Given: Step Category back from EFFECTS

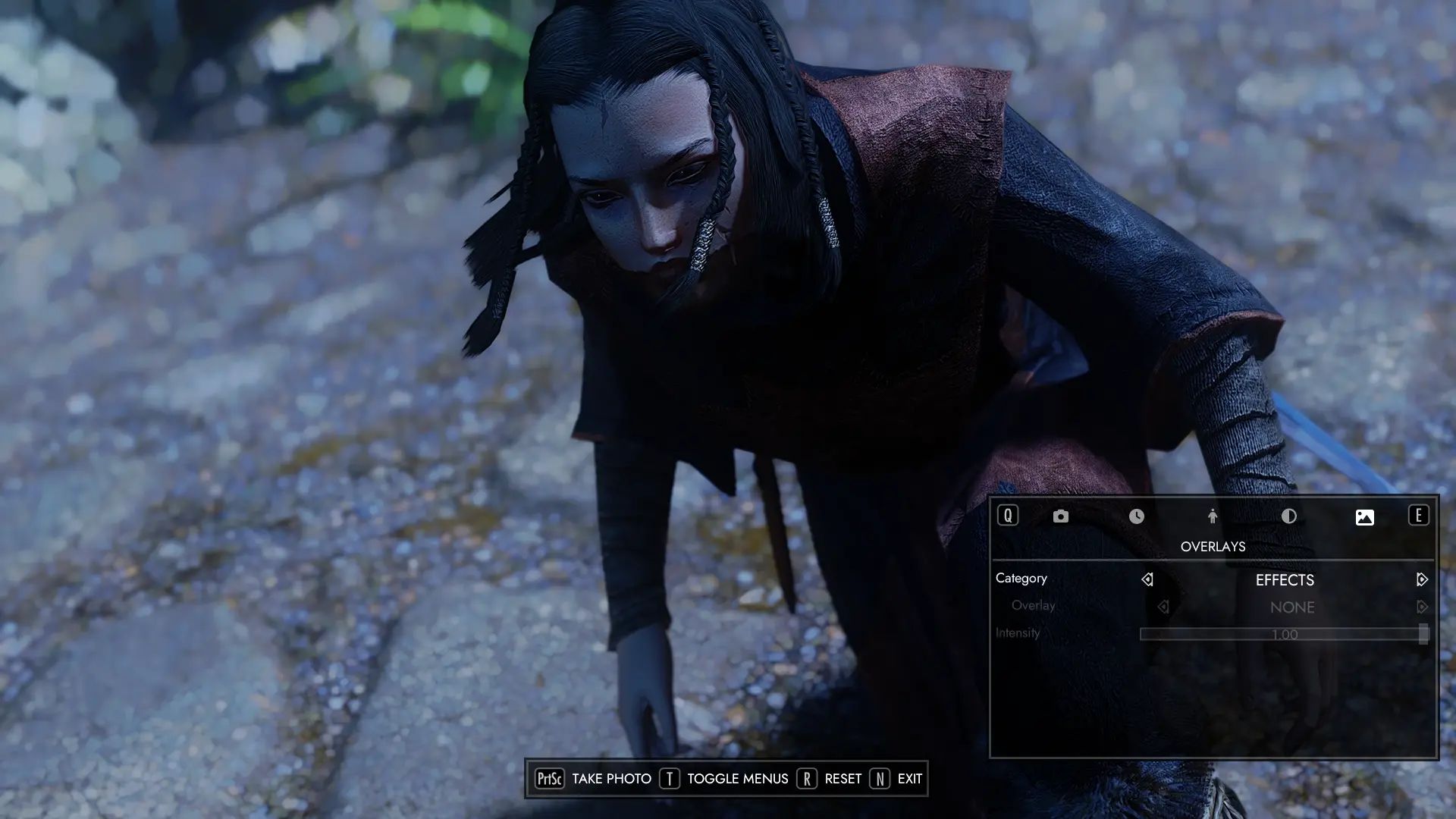Looking at the screenshot, I should tap(1147, 579).
